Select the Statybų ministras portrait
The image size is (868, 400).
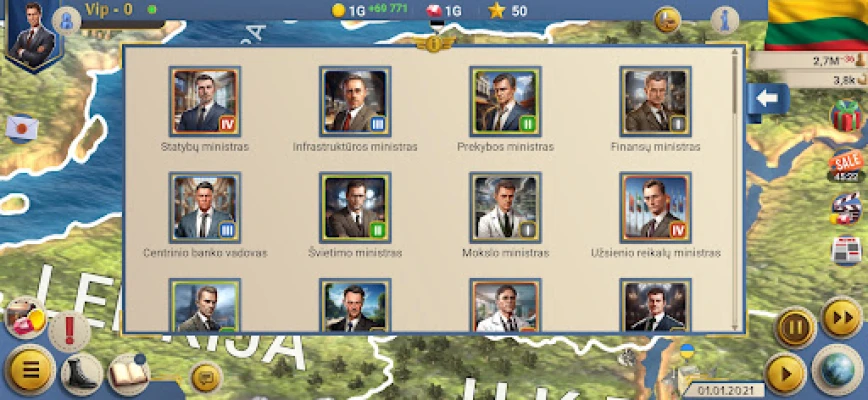coord(205,101)
